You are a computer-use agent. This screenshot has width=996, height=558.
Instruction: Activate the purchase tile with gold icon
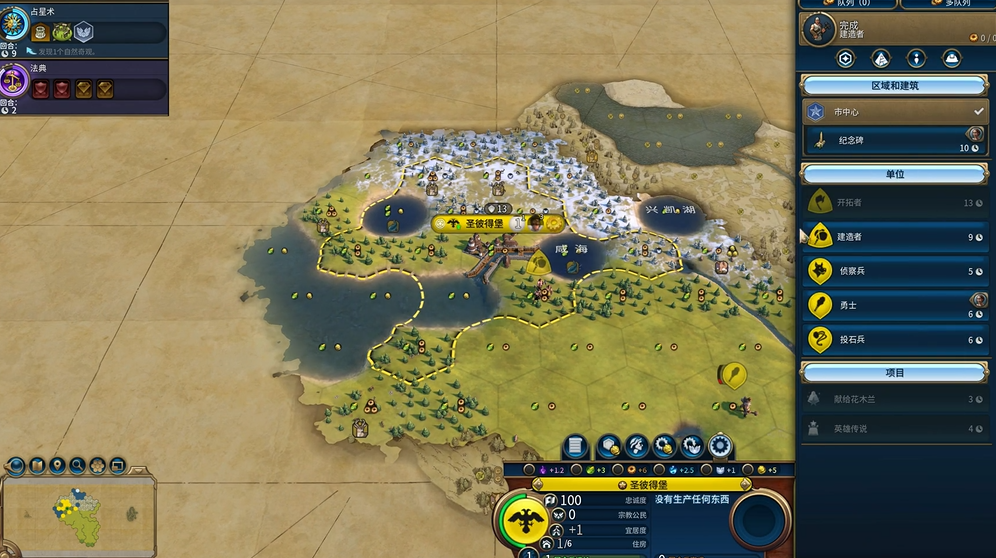pos(609,446)
